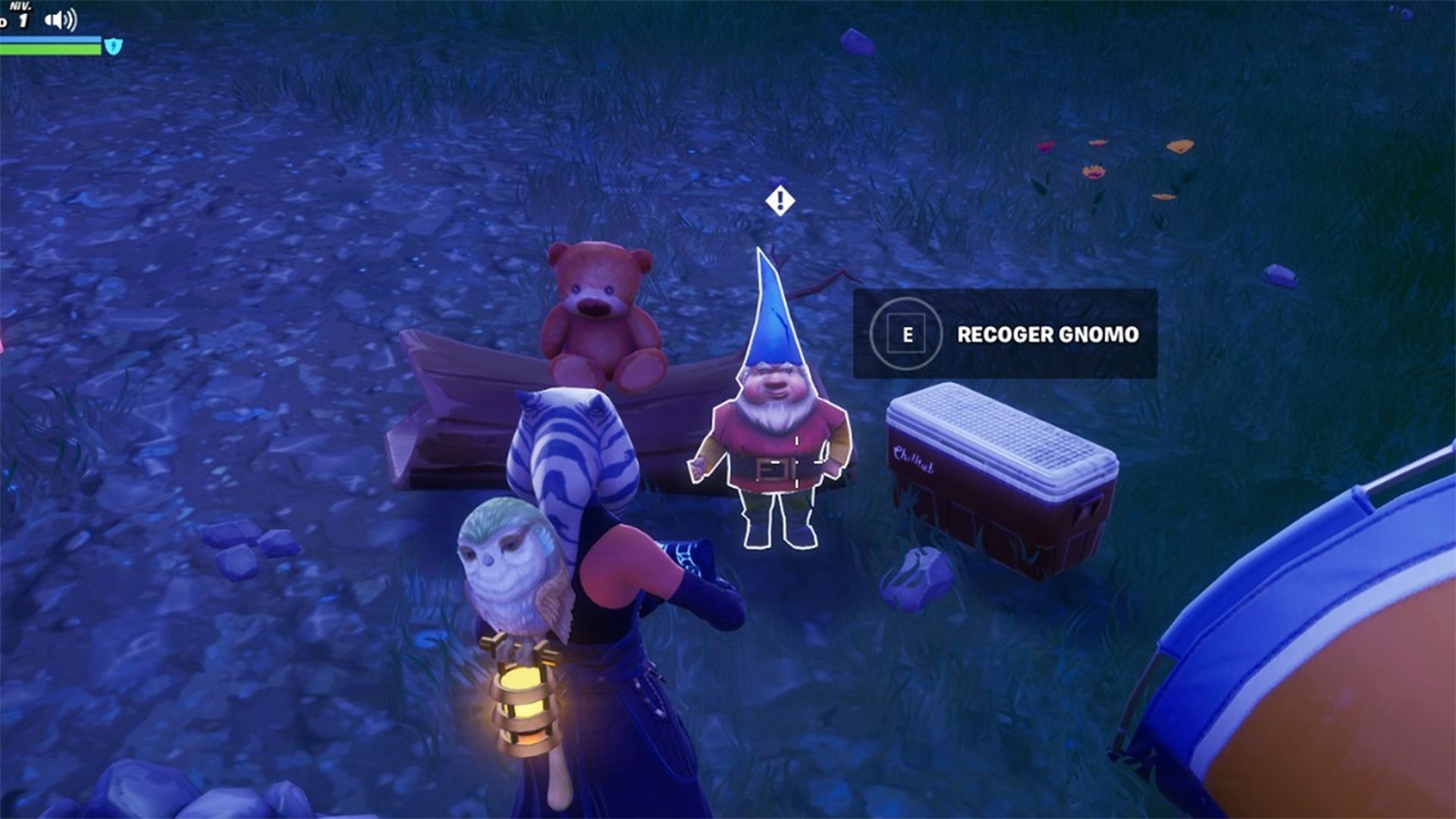
Task: Select the blue shield indicator icon
Action: [x=112, y=45]
